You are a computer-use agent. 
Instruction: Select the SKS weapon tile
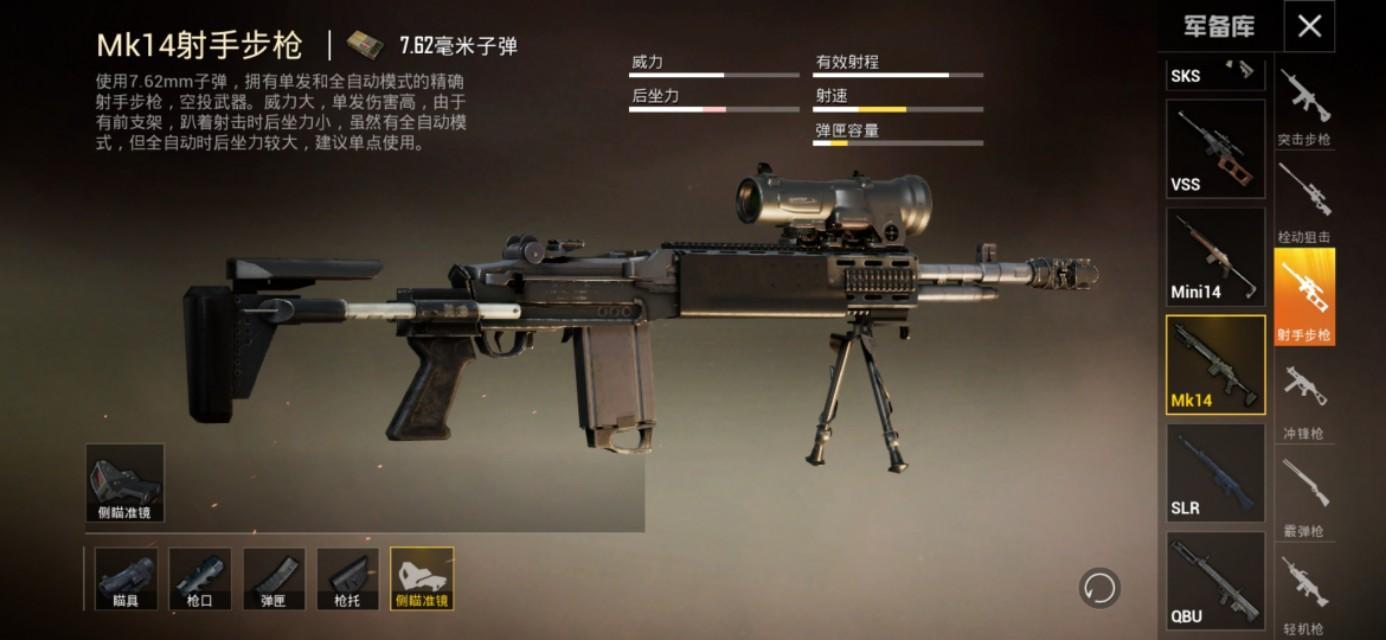[x=1215, y=74]
